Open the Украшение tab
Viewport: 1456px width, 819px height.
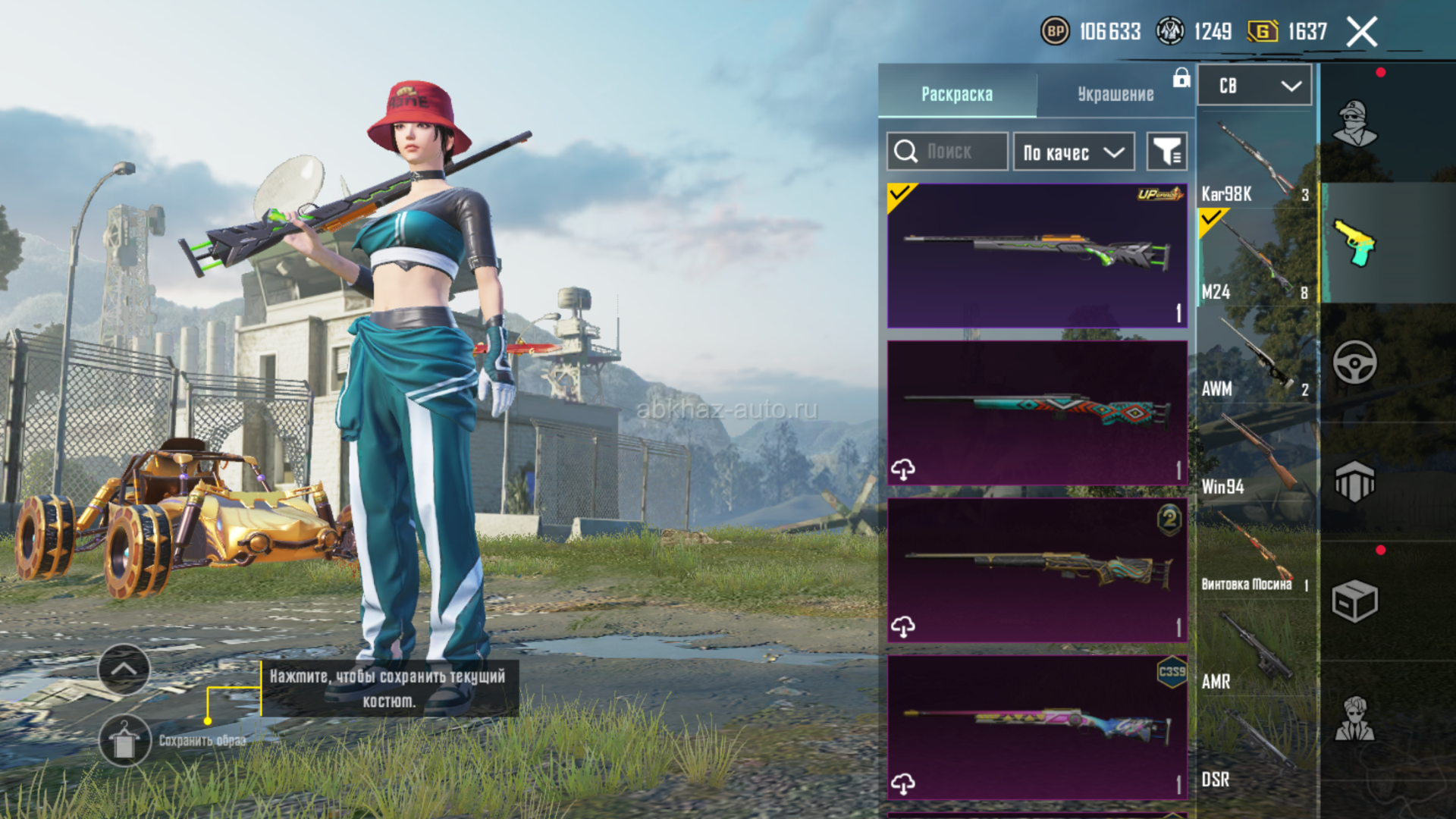(1116, 94)
